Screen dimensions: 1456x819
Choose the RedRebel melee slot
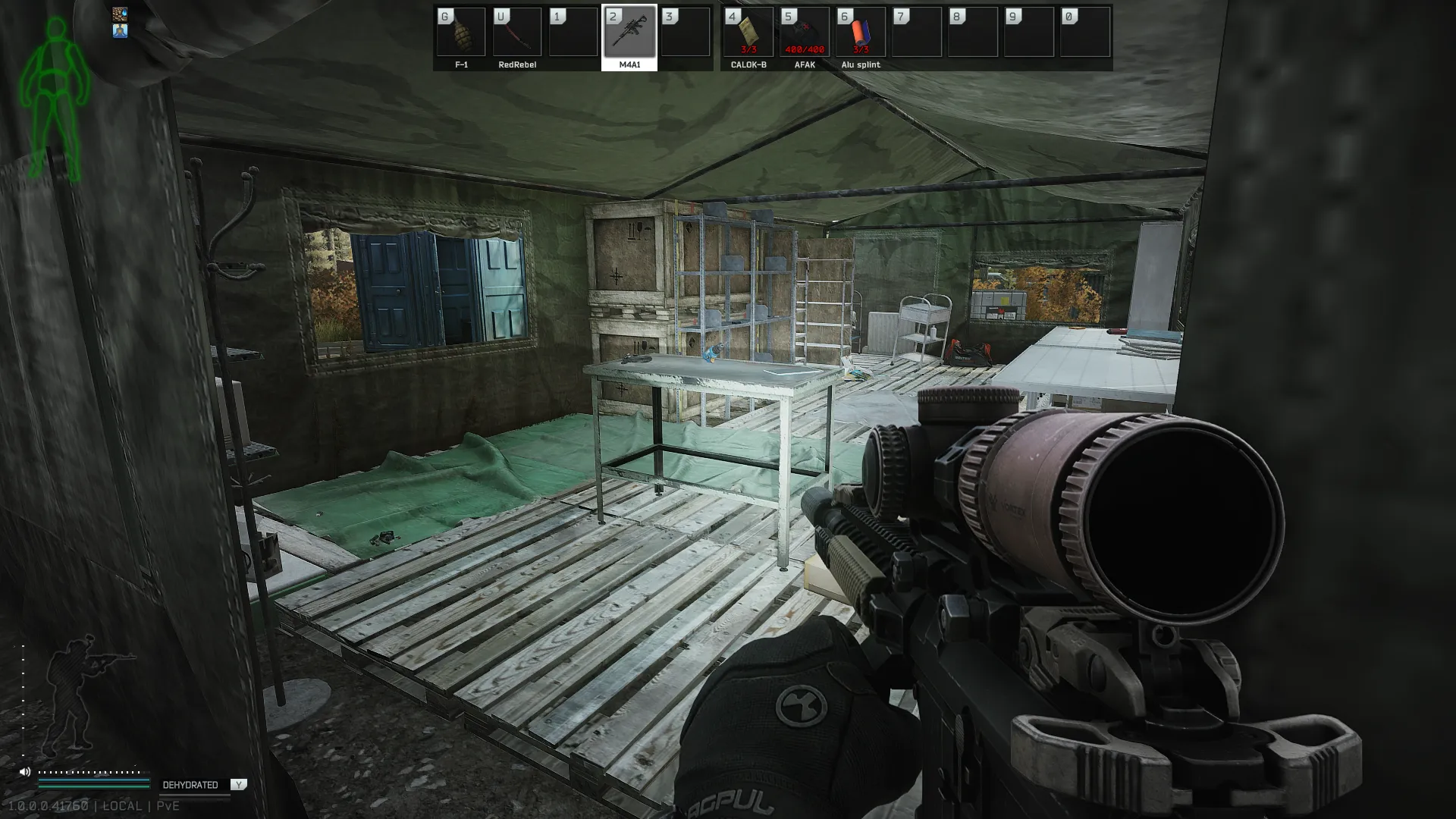pos(517,33)
